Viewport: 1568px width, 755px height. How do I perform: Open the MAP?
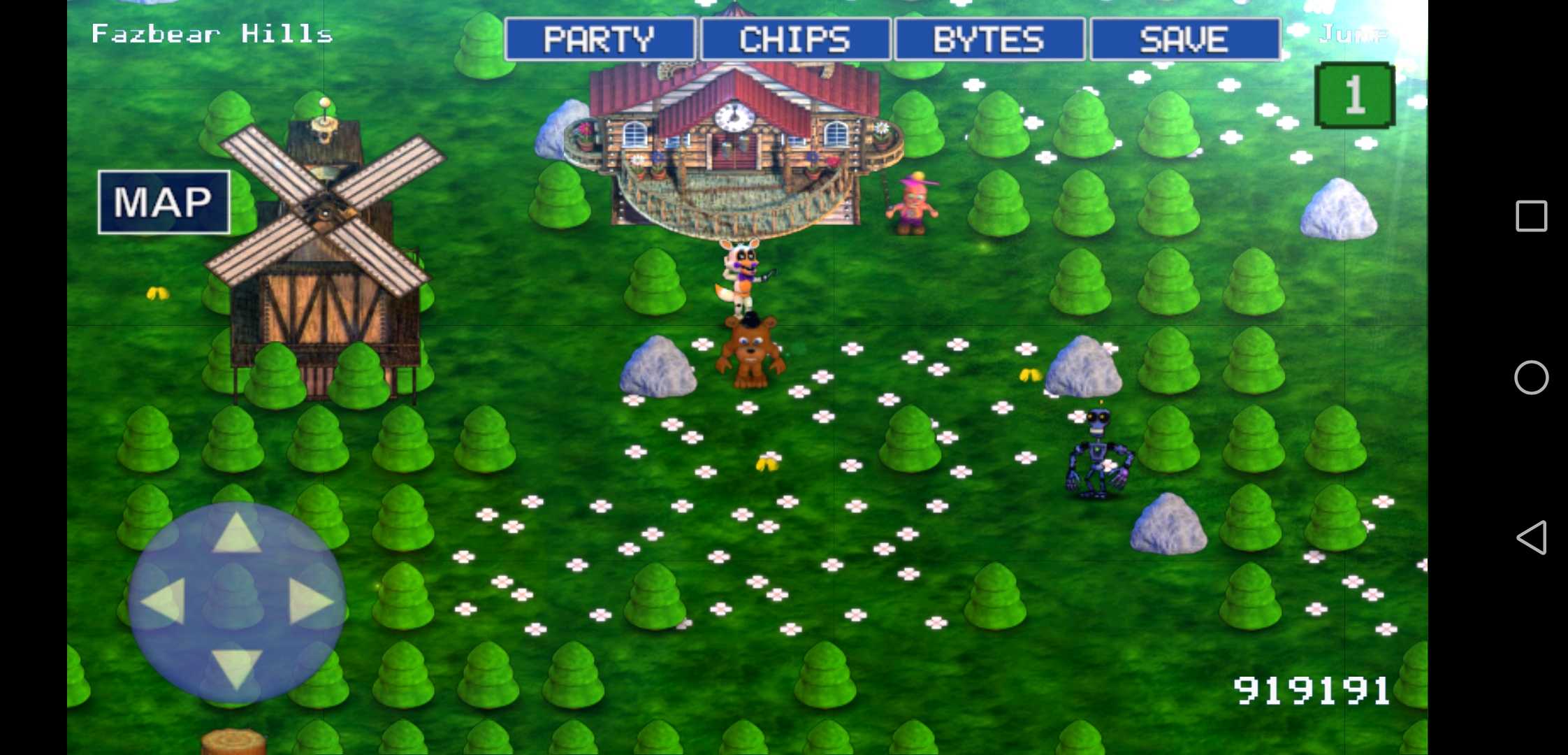coord(164,202)
